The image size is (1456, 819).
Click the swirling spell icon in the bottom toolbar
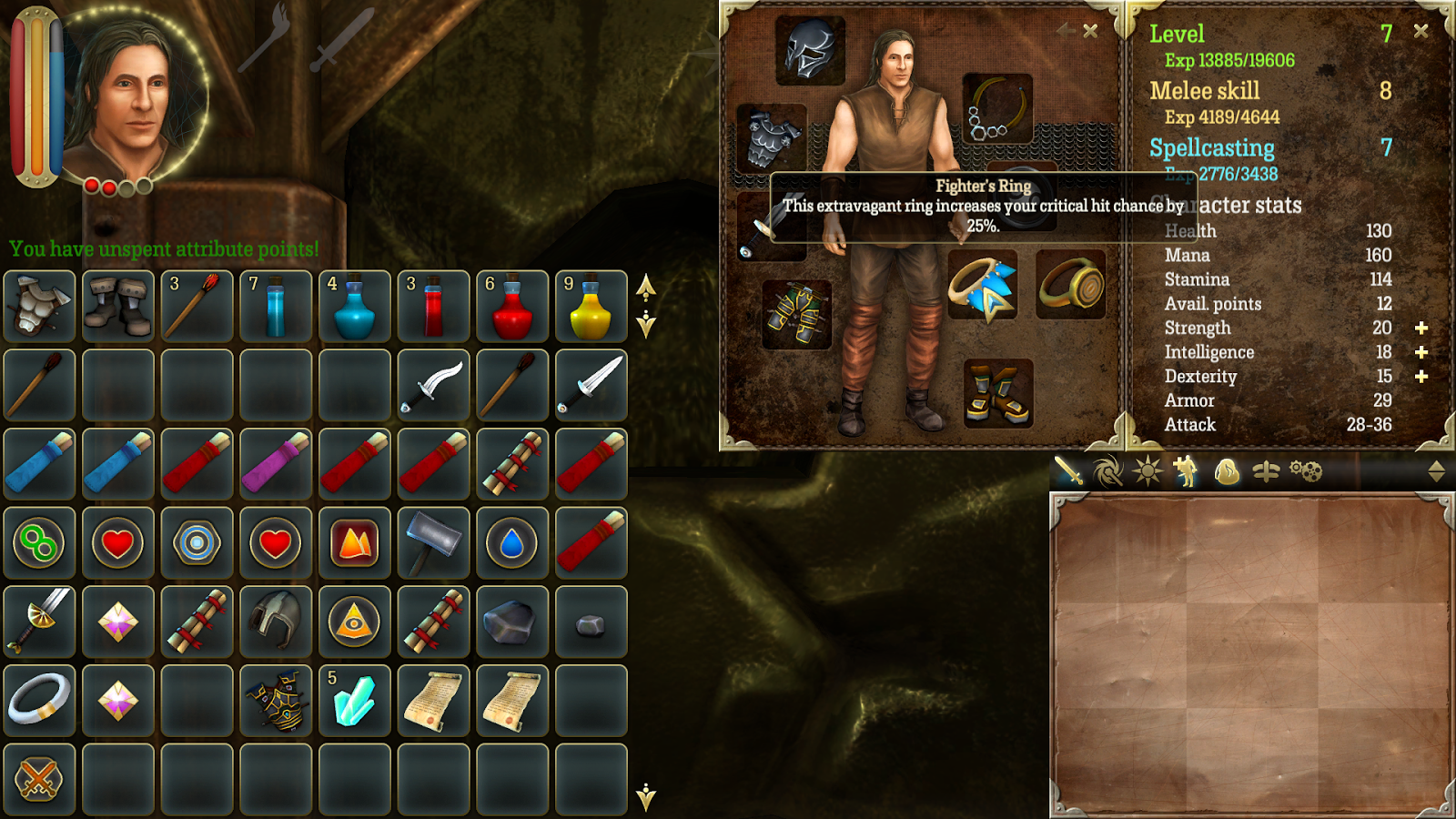[x=1106, y=471]
